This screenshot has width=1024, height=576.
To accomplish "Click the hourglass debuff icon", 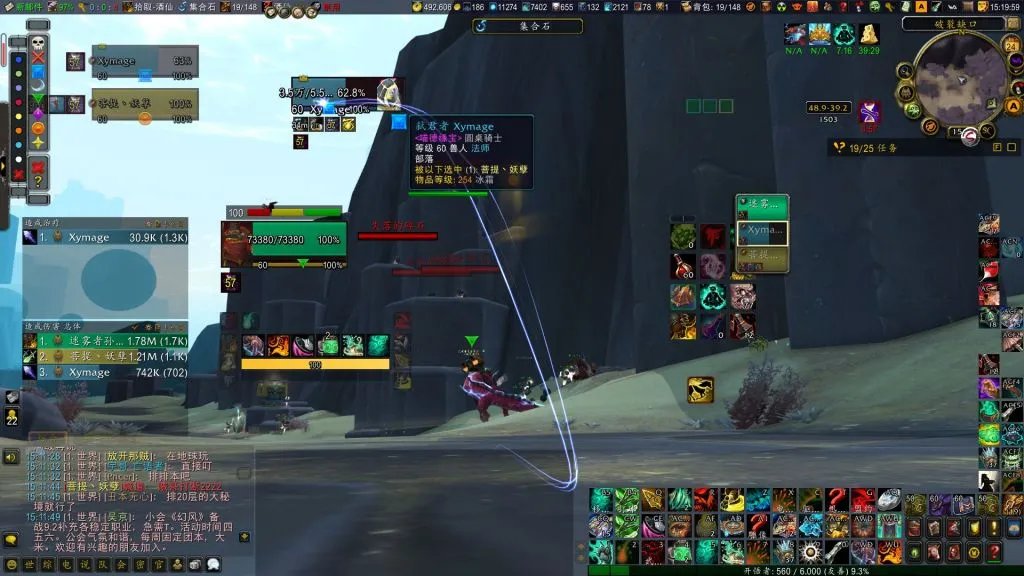I will tap(868, 111).
